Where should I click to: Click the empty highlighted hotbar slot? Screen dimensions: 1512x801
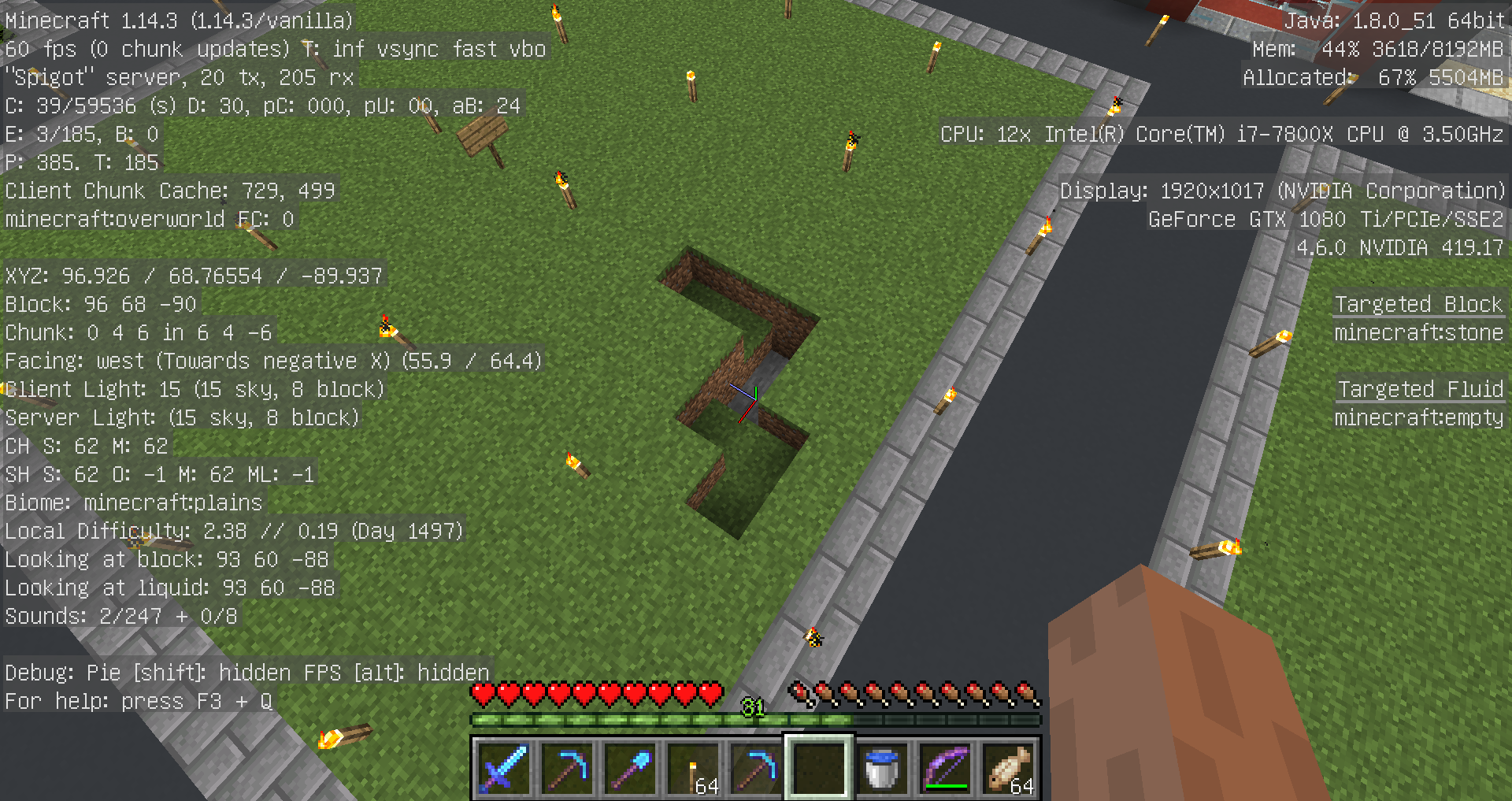tap(818, 768)
